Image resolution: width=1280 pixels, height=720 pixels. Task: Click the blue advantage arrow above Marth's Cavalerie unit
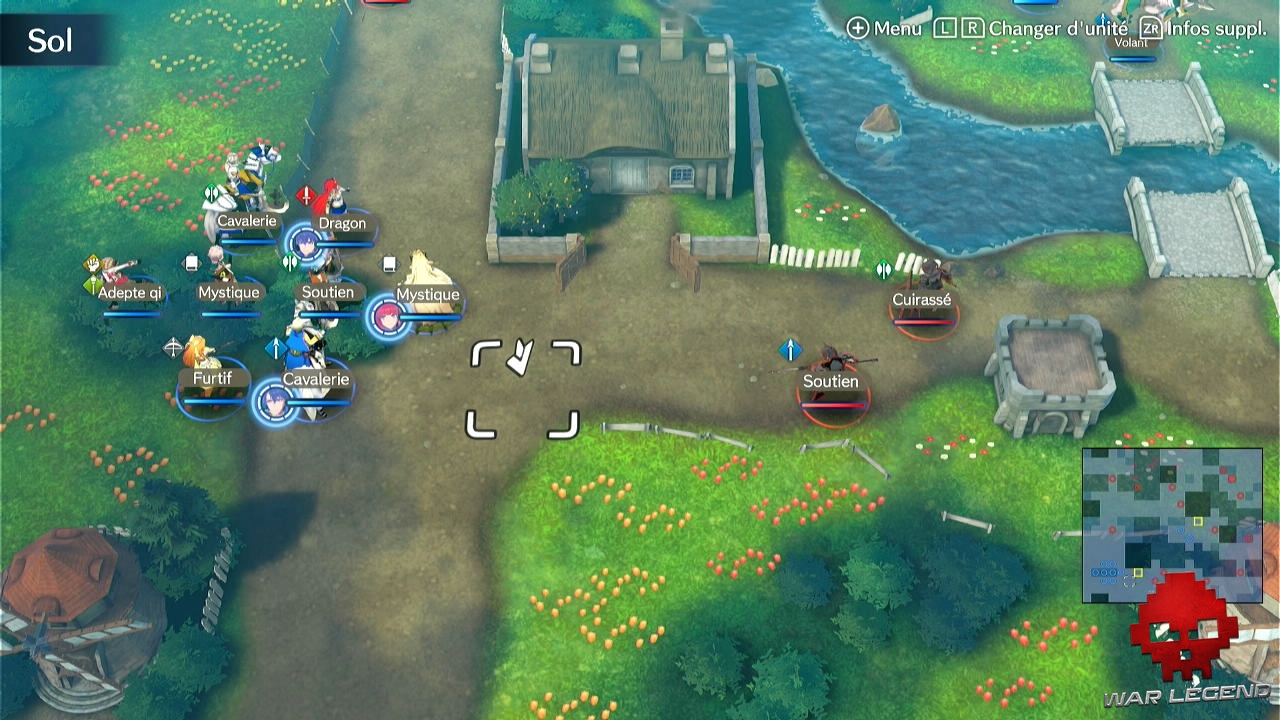pyautogui.click(x=276, y=347)
